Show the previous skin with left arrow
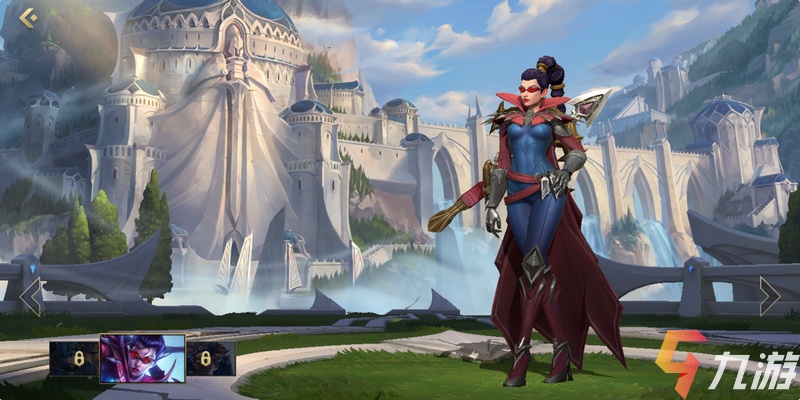800x400 pixels. coord(31,297)
